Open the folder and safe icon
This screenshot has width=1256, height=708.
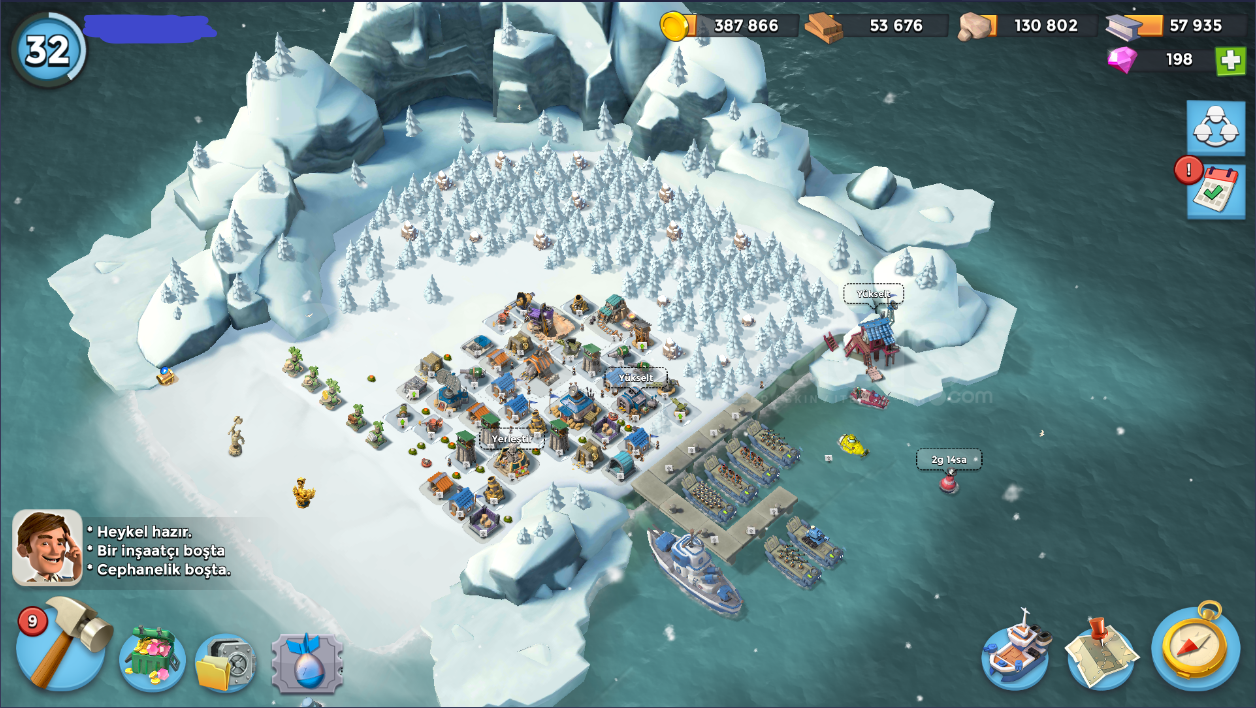(225, 663)
